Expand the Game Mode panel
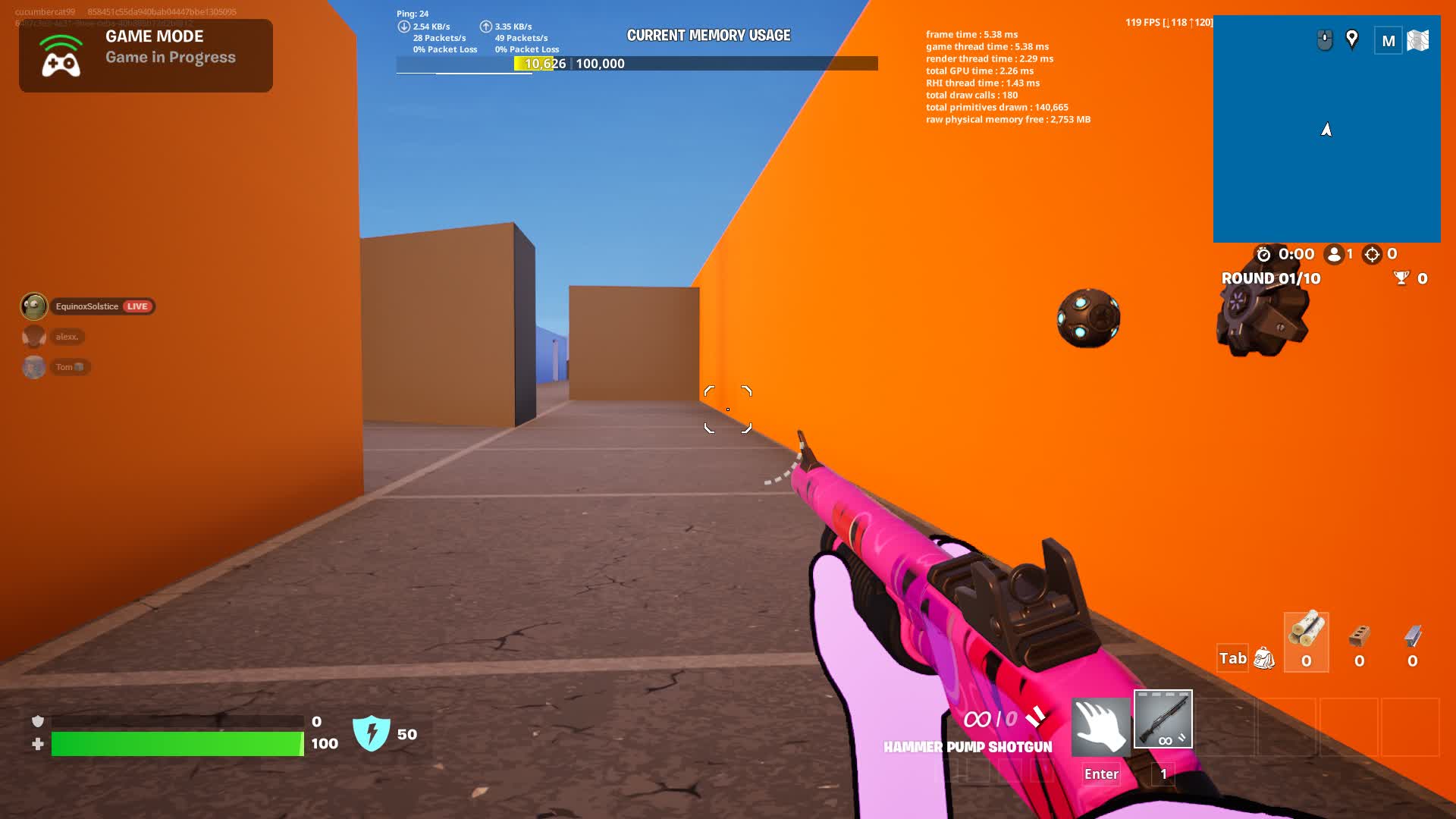 point(144,55)
